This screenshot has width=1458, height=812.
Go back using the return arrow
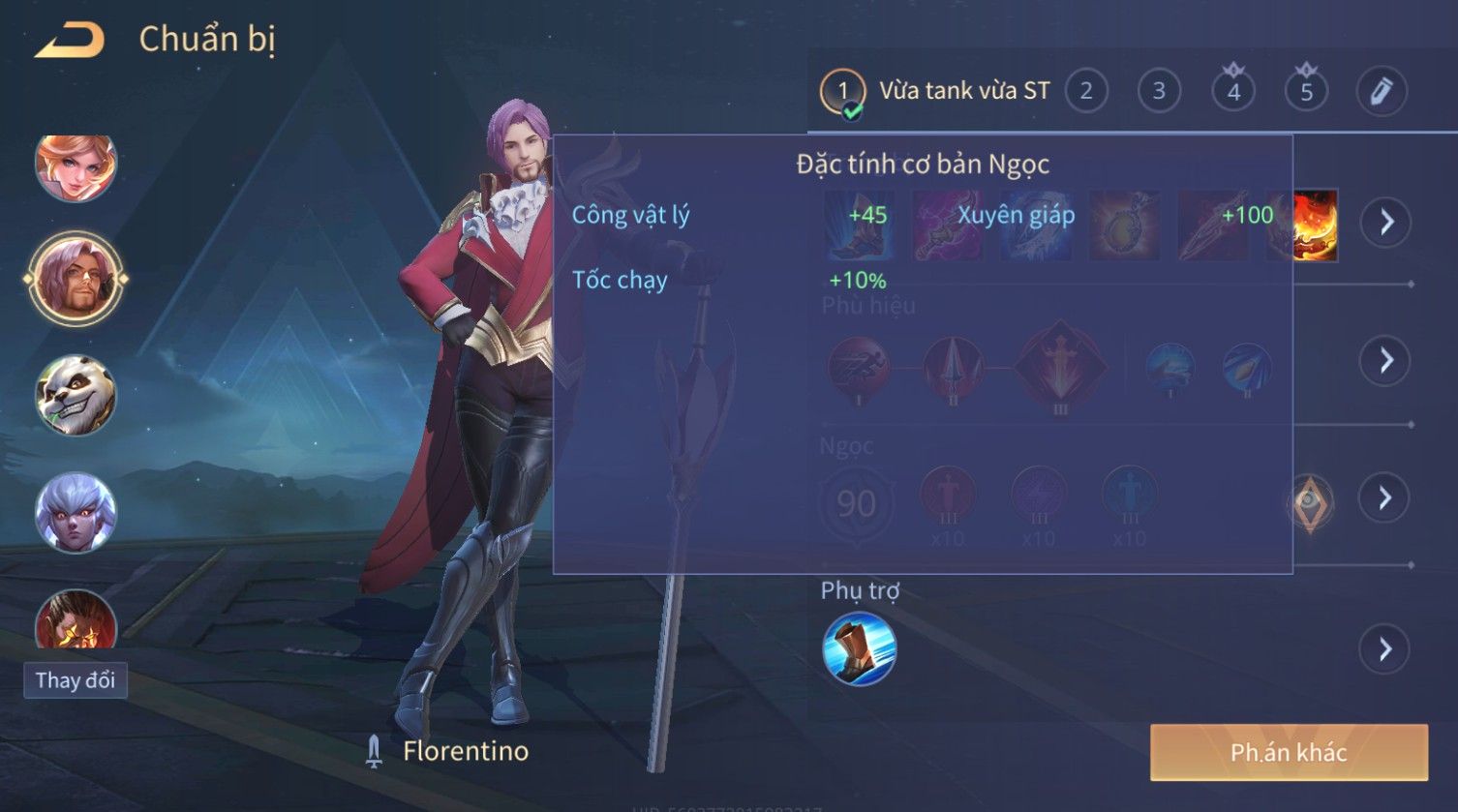pyautogui.click(x=70, y=41)
